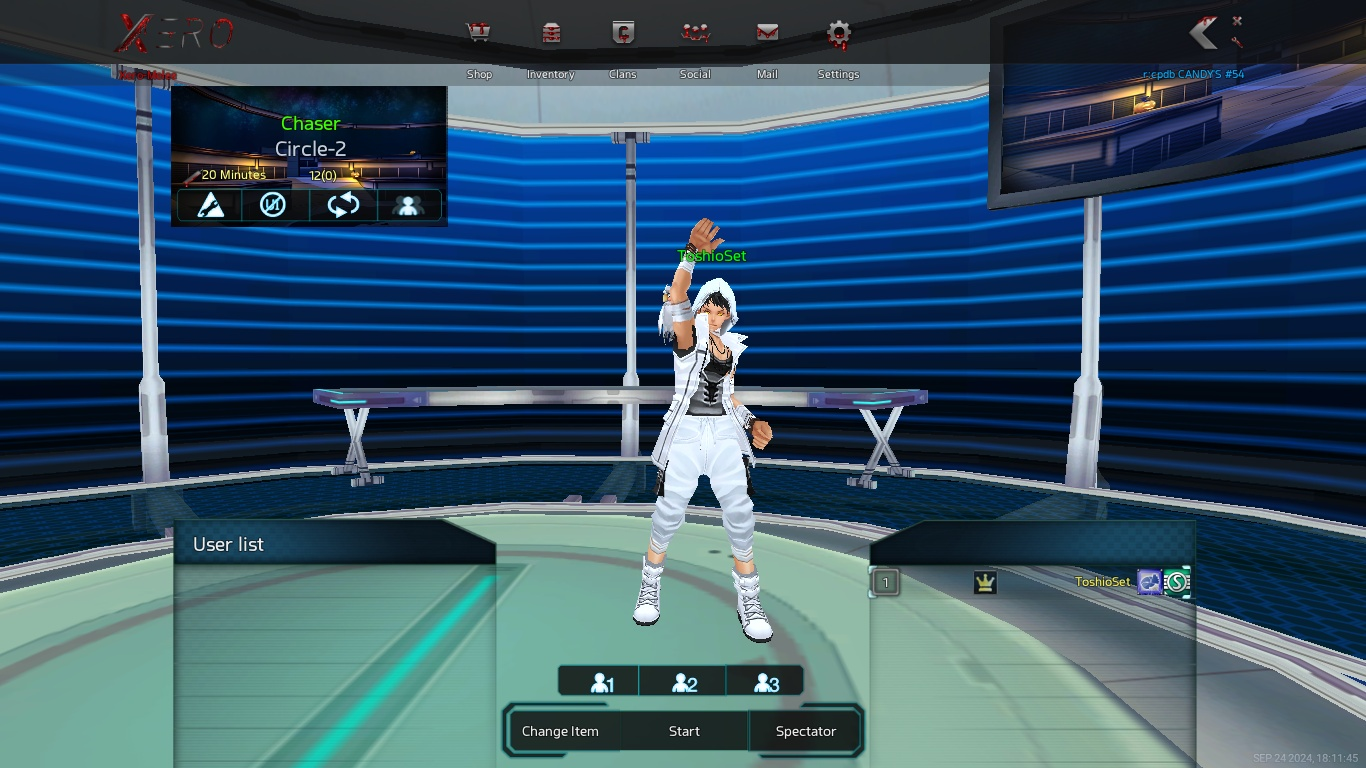This screenshot has height=768, width=1366.
Task: Go back with the chevron arrow
Action: (x=1203, y=33)
